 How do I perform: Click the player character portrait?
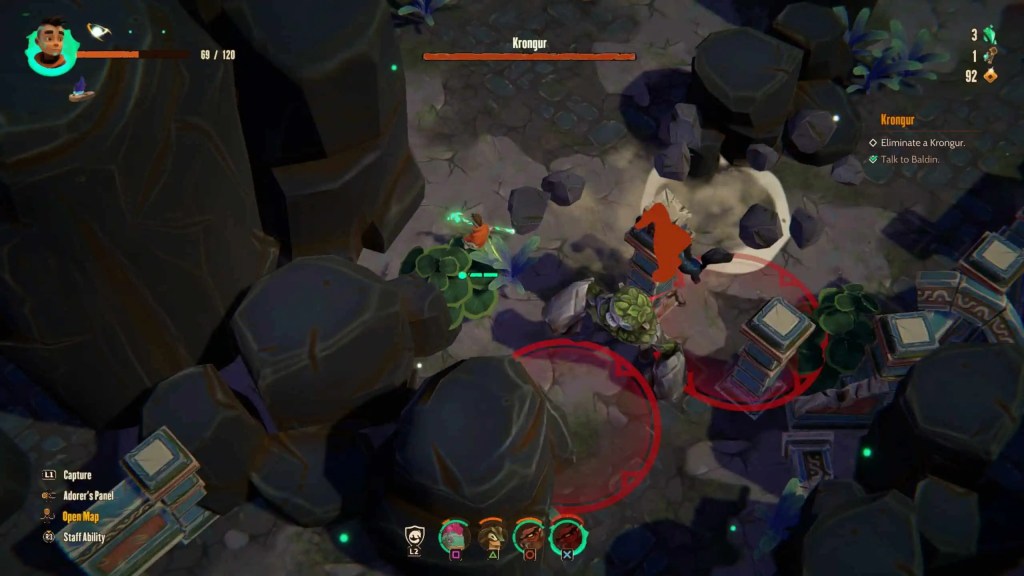(50, 45)
